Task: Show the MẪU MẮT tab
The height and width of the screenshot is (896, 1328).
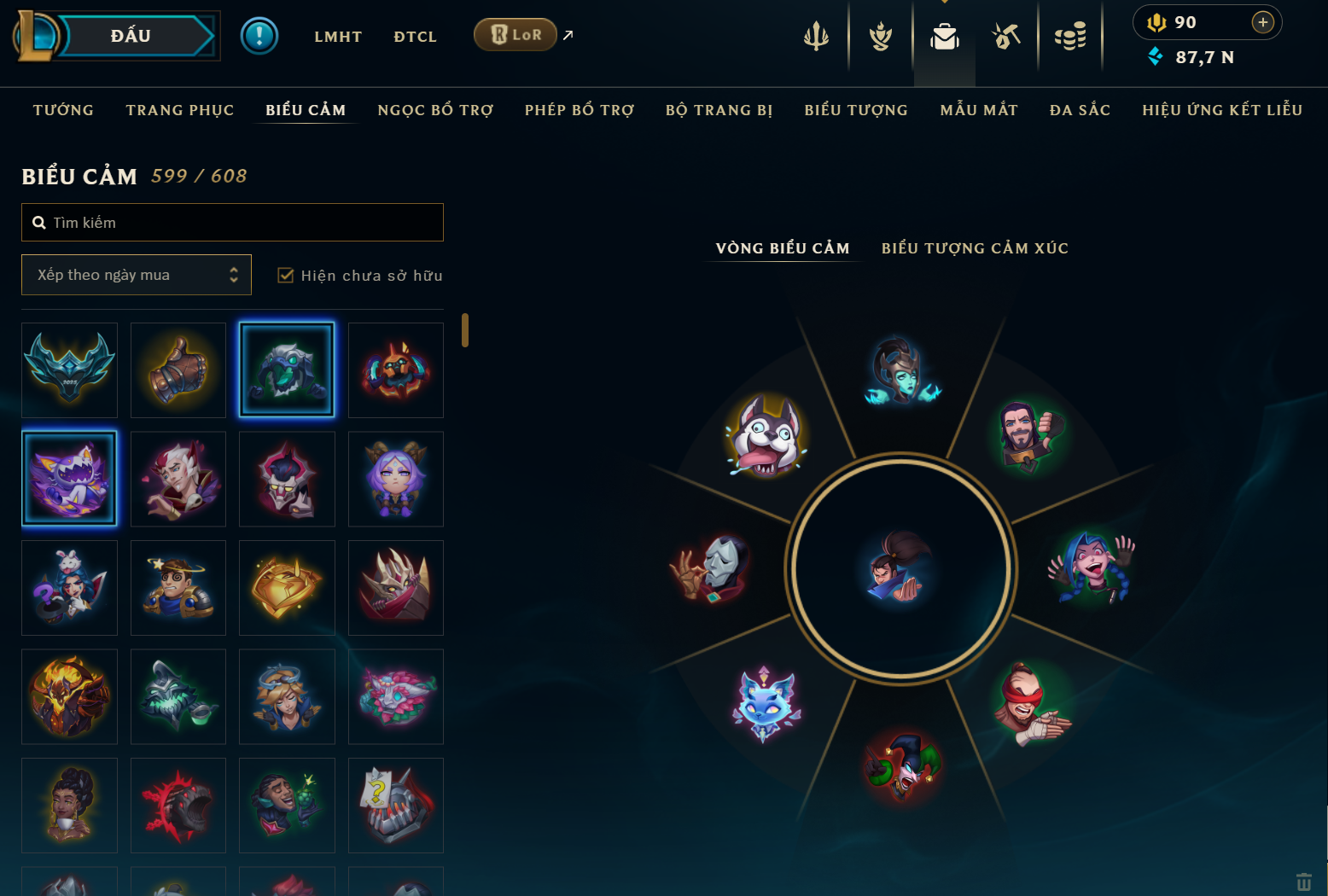Action: click(978, 110)
